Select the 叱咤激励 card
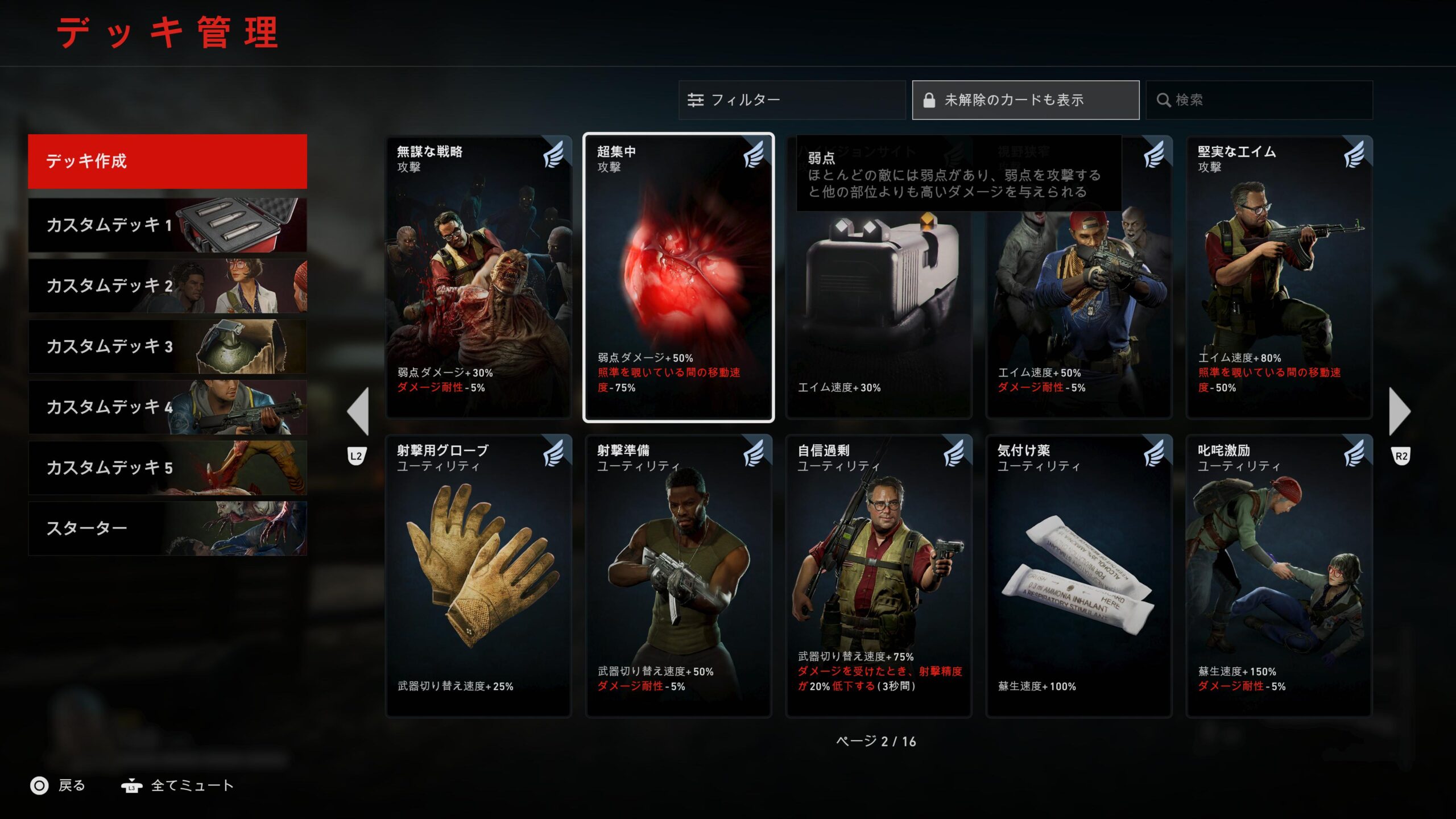Viewport: 1456px width, 819px height. tap(1279, 576)
